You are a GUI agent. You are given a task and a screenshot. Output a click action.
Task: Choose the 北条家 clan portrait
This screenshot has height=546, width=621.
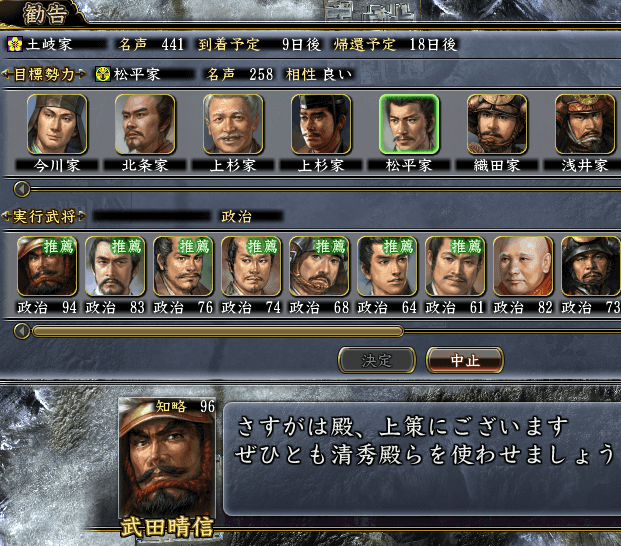click(145, 124)
